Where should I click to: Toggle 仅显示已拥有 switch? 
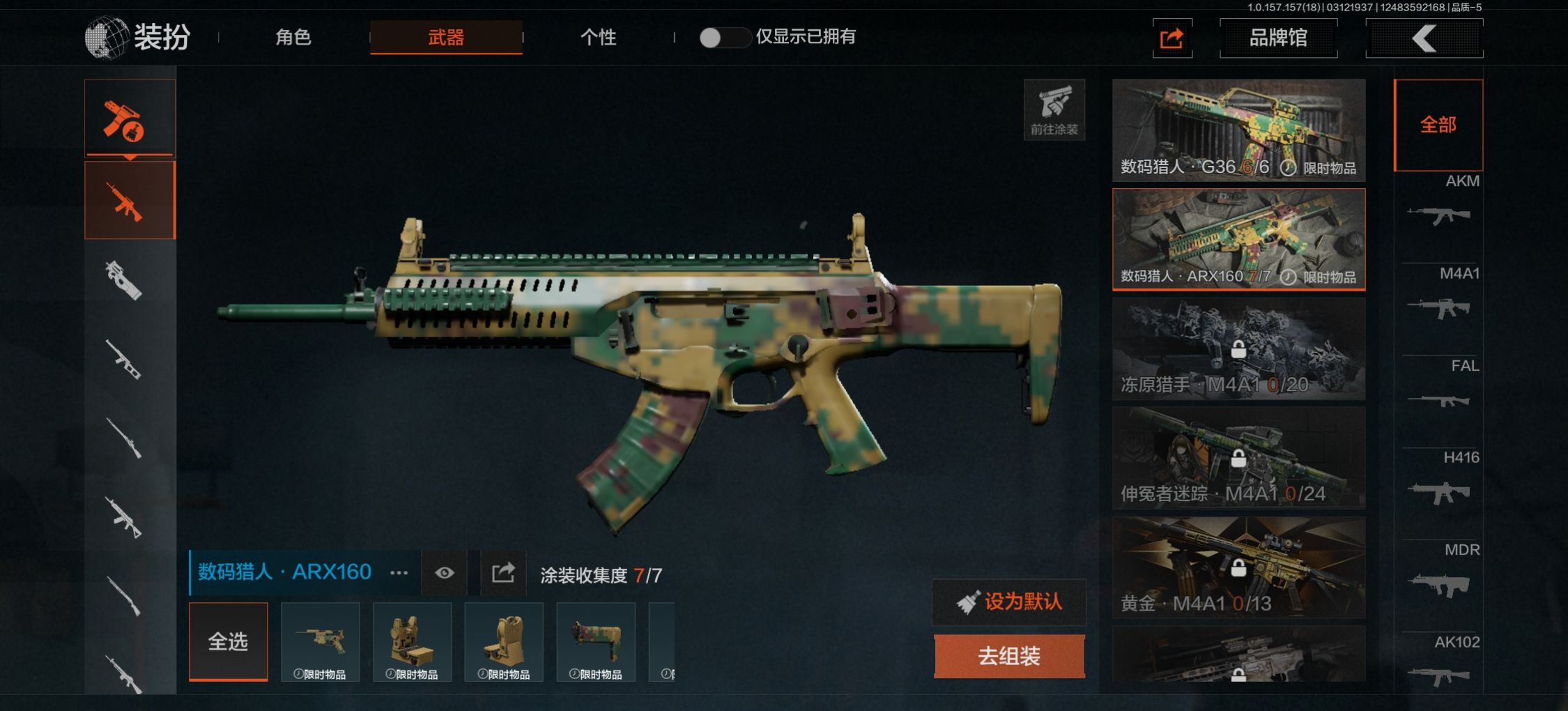pos(723,38)
